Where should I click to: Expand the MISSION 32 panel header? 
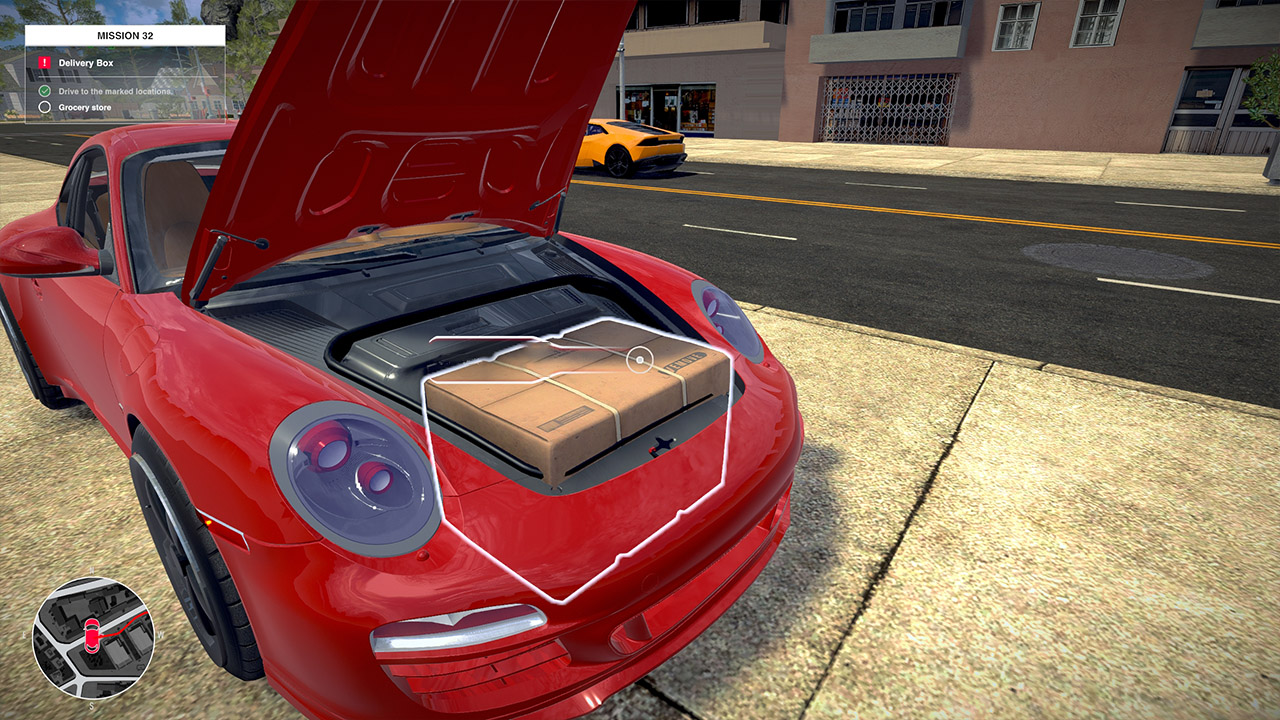click(x=125, y=35)
